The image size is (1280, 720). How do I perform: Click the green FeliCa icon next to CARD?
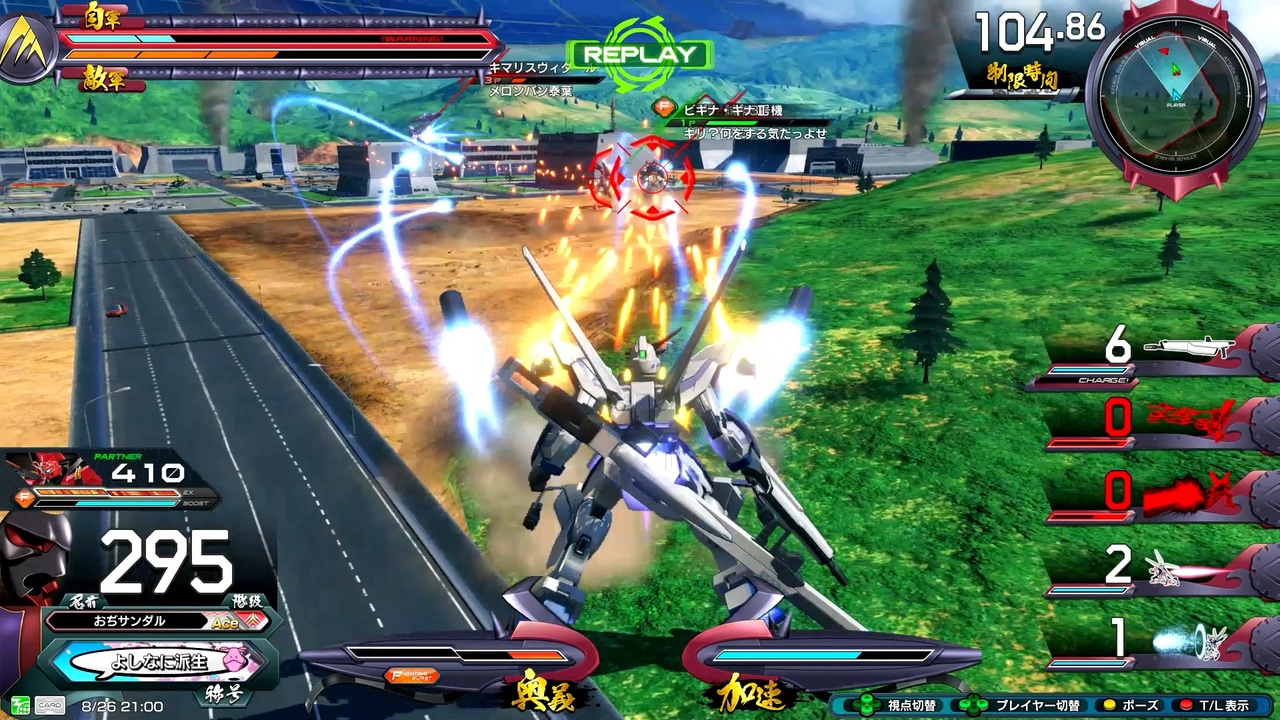(x=20, y=705)
